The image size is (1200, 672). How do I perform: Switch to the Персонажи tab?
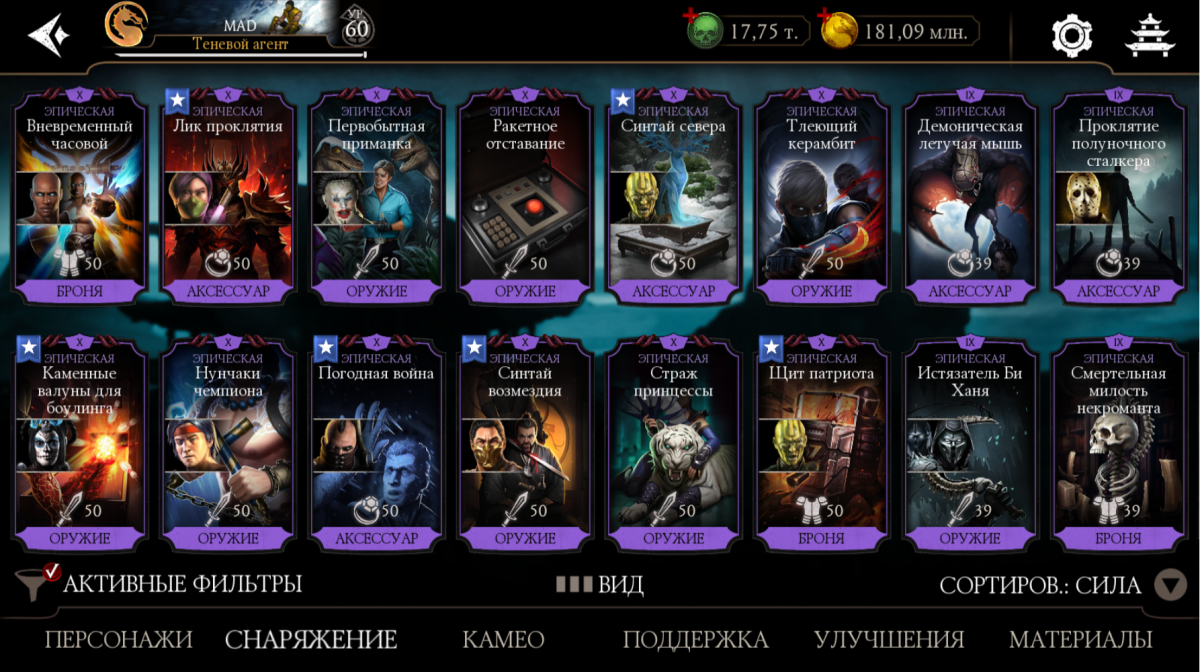pos(119,640)
